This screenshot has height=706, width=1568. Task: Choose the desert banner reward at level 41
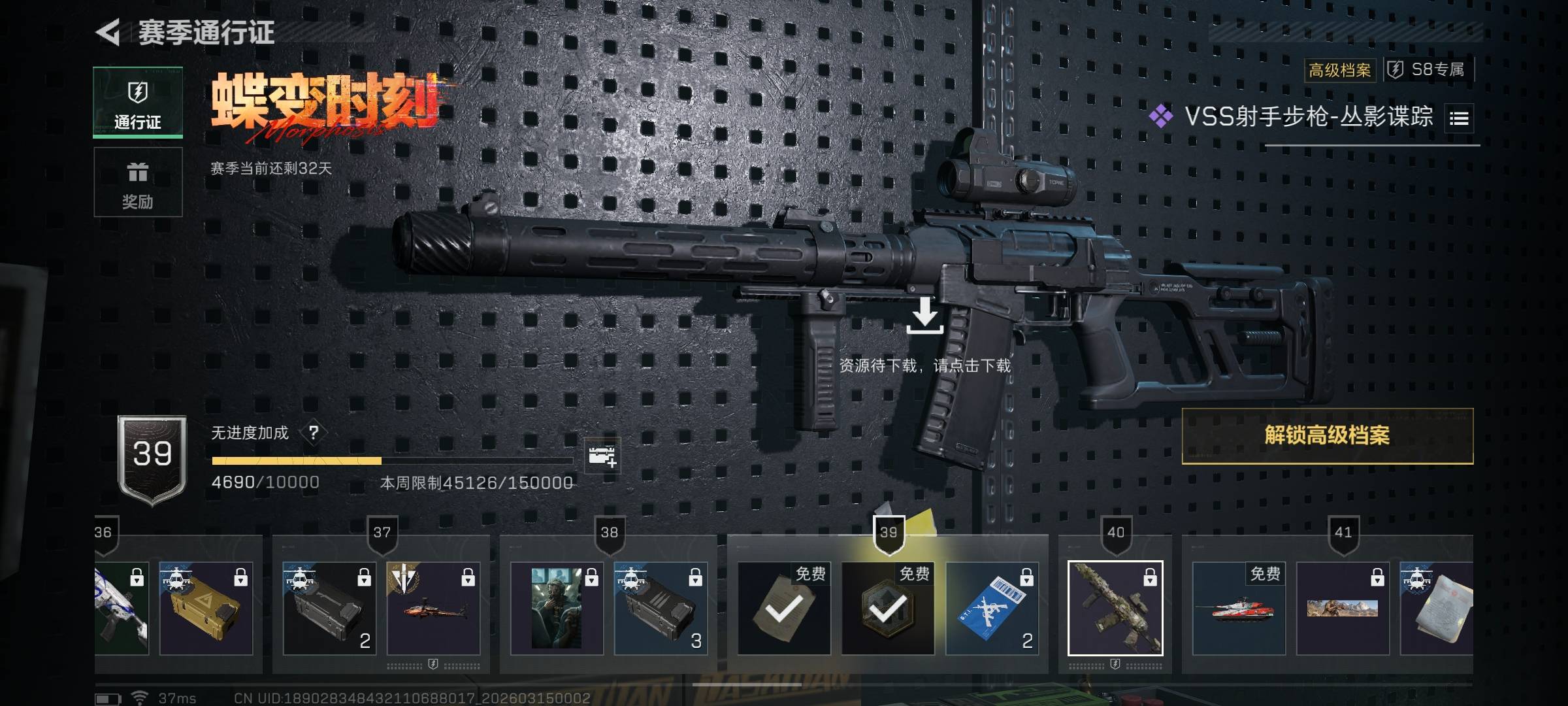click(1342, 608)
